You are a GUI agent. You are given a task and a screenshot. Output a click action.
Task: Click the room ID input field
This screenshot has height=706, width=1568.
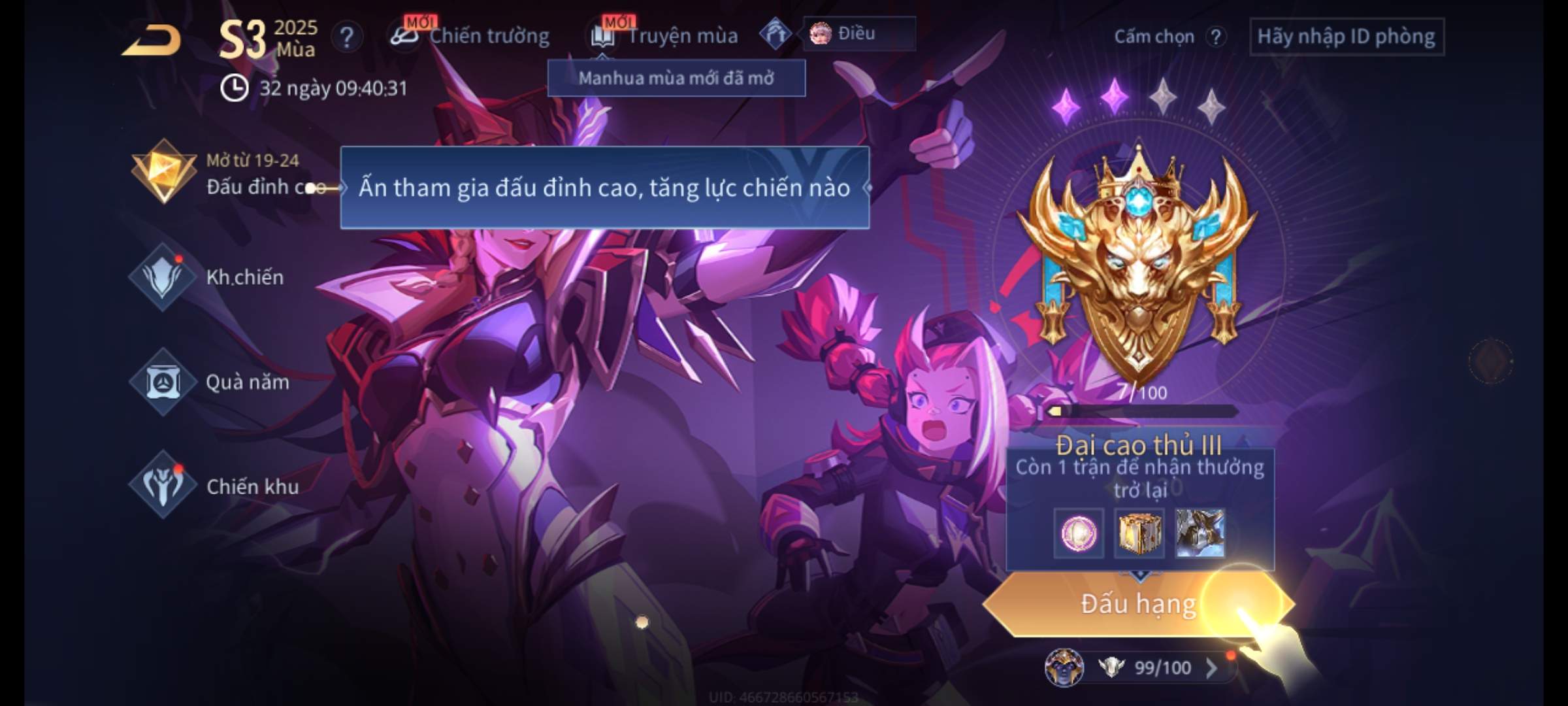(x=1346, y=37)
